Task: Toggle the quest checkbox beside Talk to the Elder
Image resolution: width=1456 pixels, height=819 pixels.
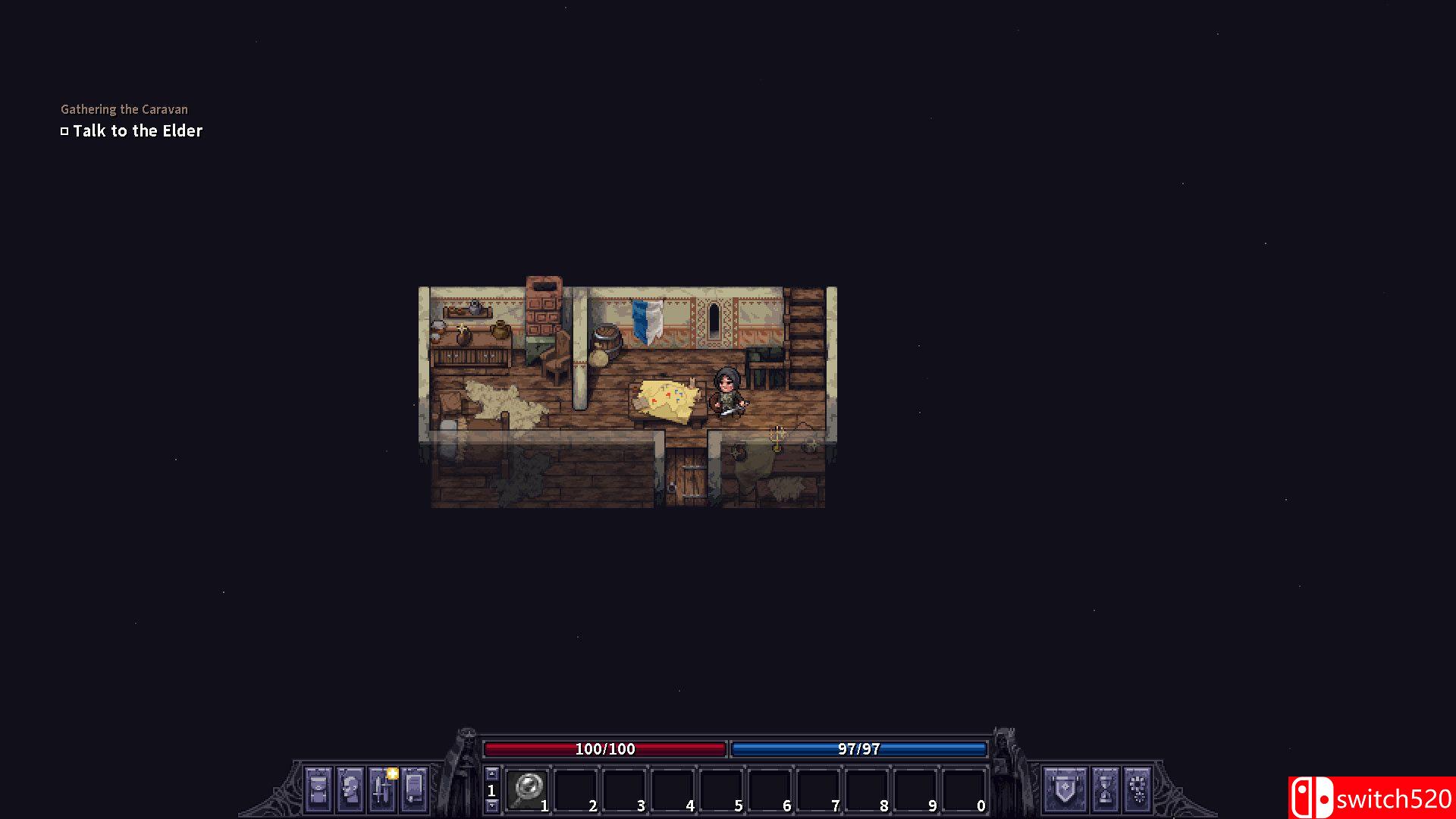Action: tap(65, 130)
